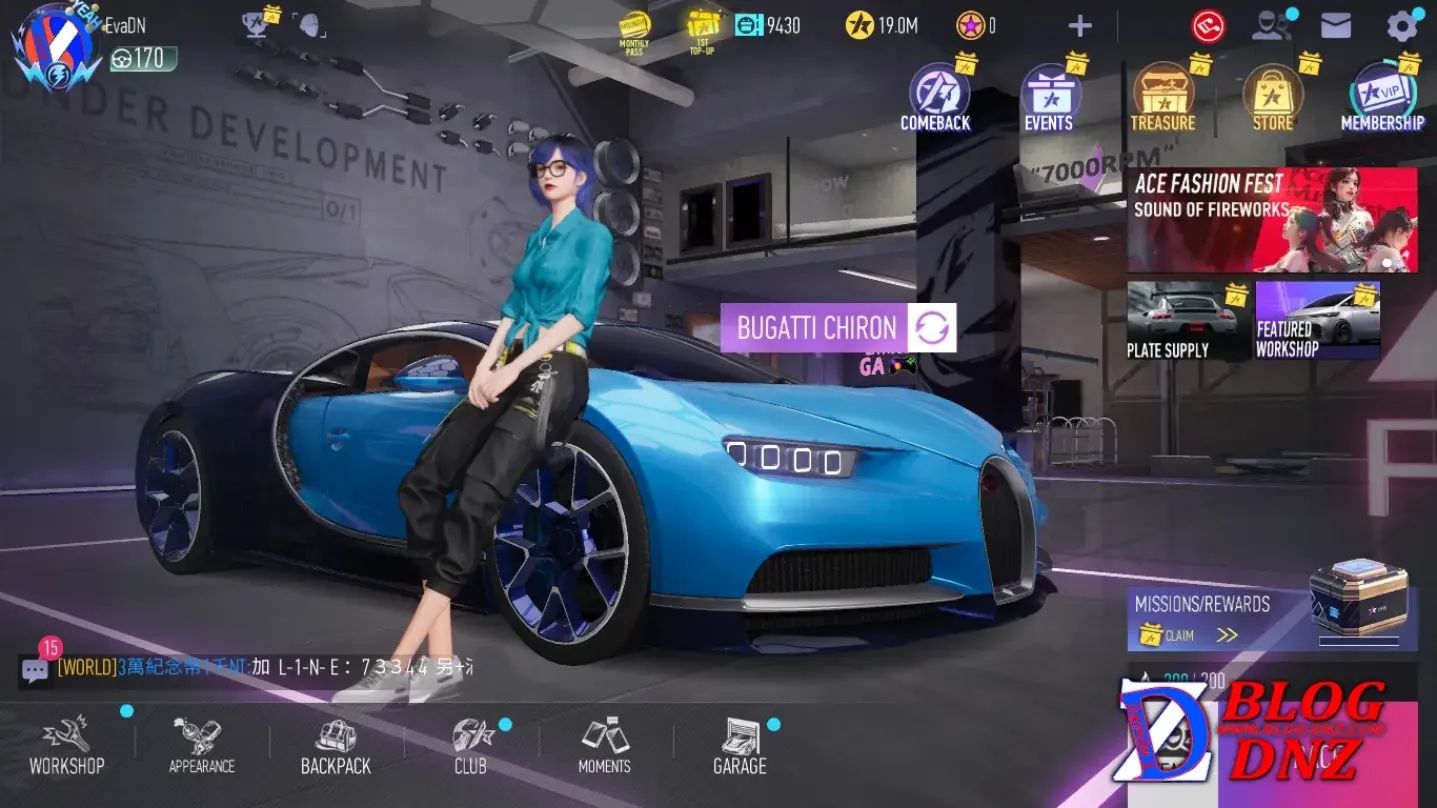Open the Featured Workshop offer
The height and width of the screenshot is (808, 1437).
tap(1317, 320)
